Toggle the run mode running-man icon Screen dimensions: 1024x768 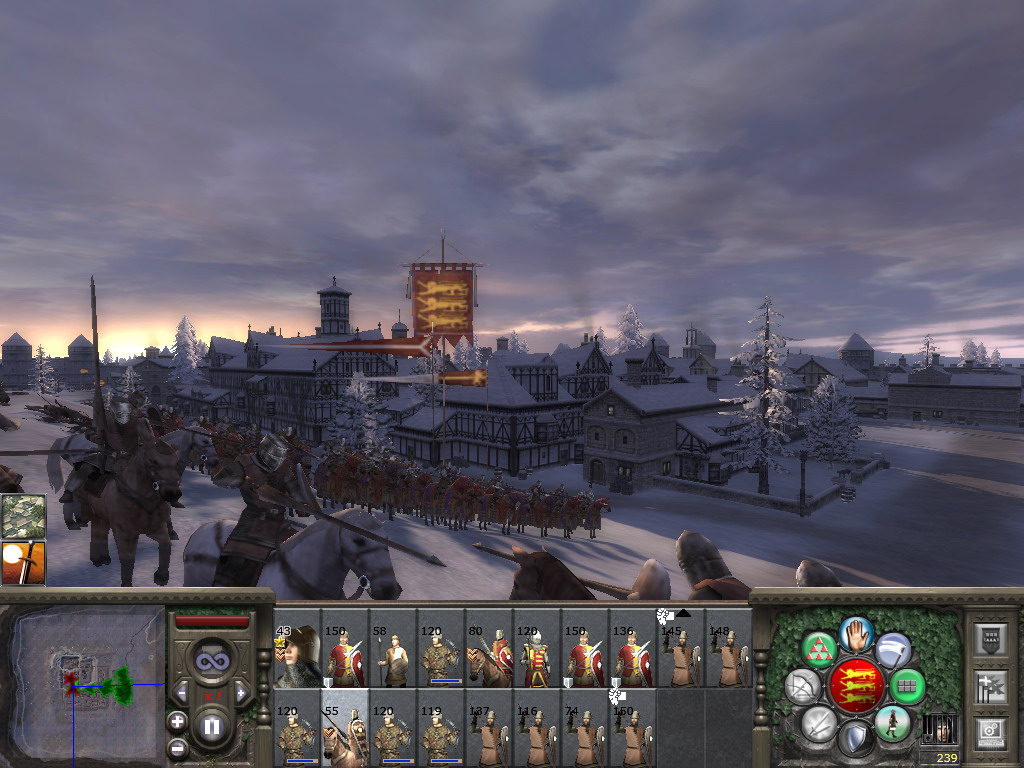[892, 723]
